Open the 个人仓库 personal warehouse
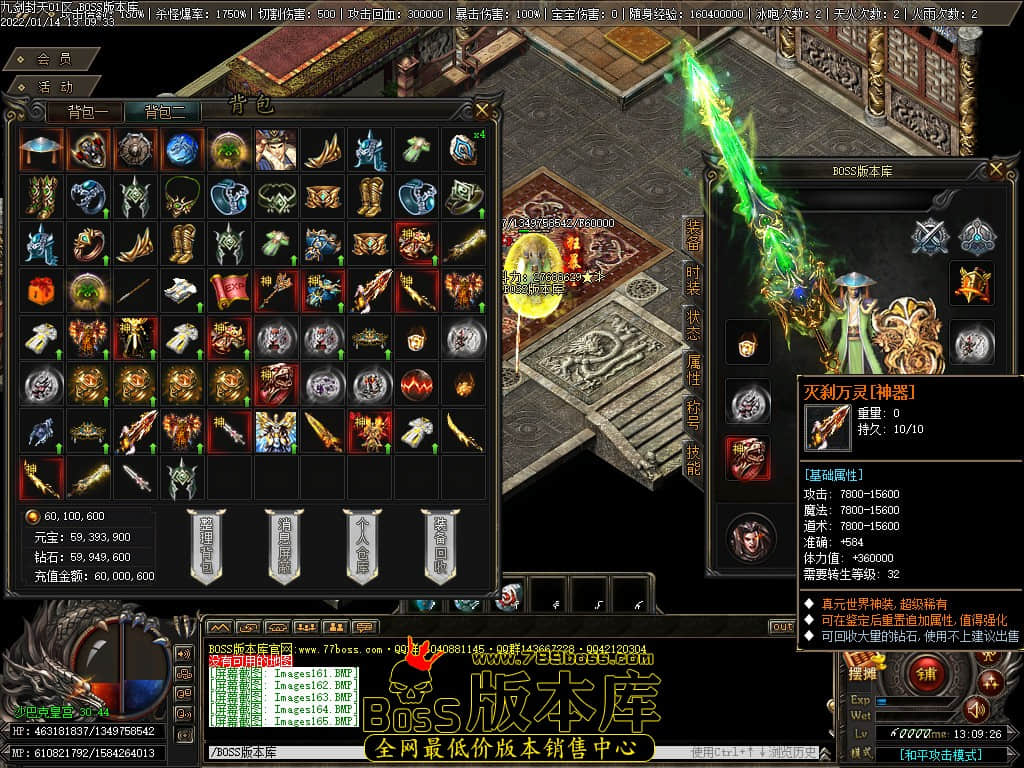This screenshot has width=1024, height=768. (x=362, y=546)
